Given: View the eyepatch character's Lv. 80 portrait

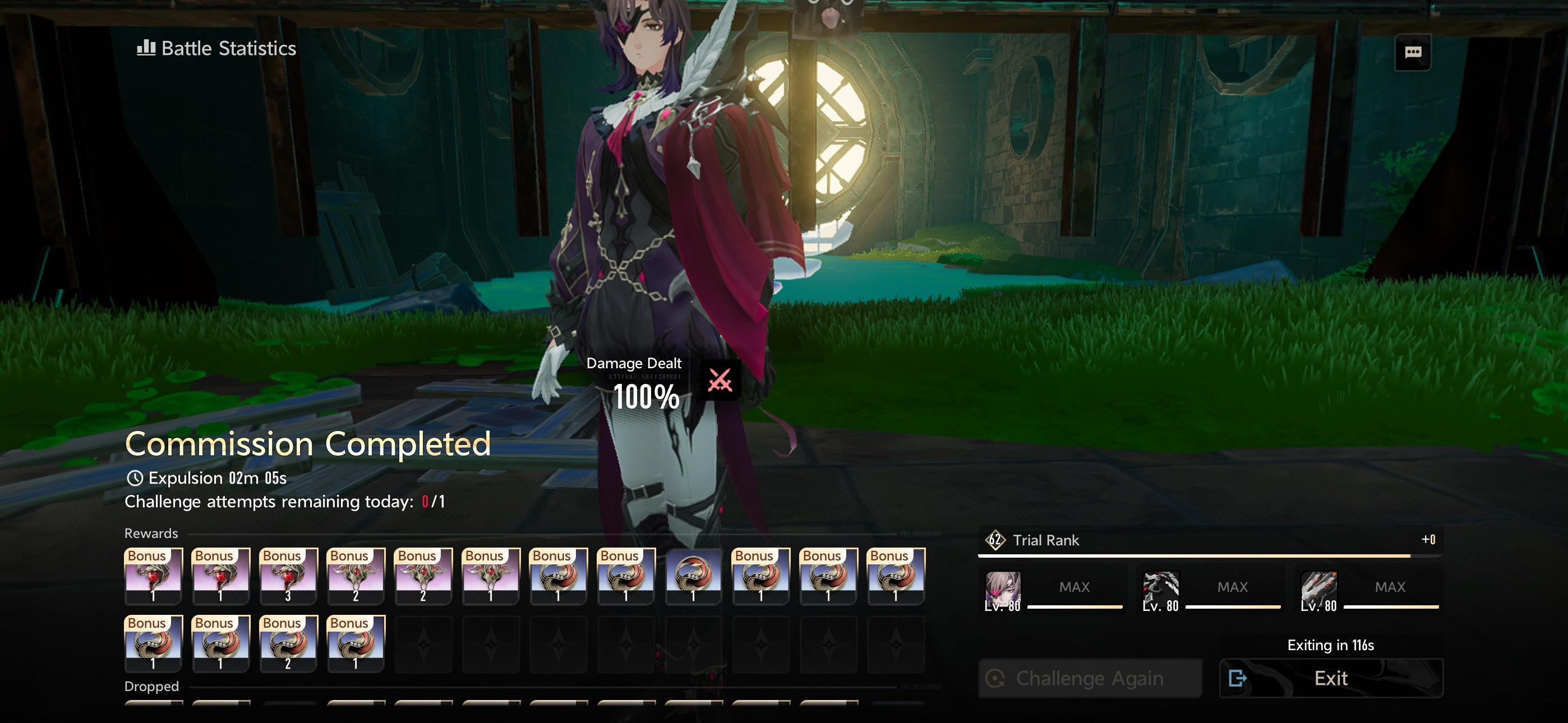Looking at the screenshot, I should click(1003, 590).
